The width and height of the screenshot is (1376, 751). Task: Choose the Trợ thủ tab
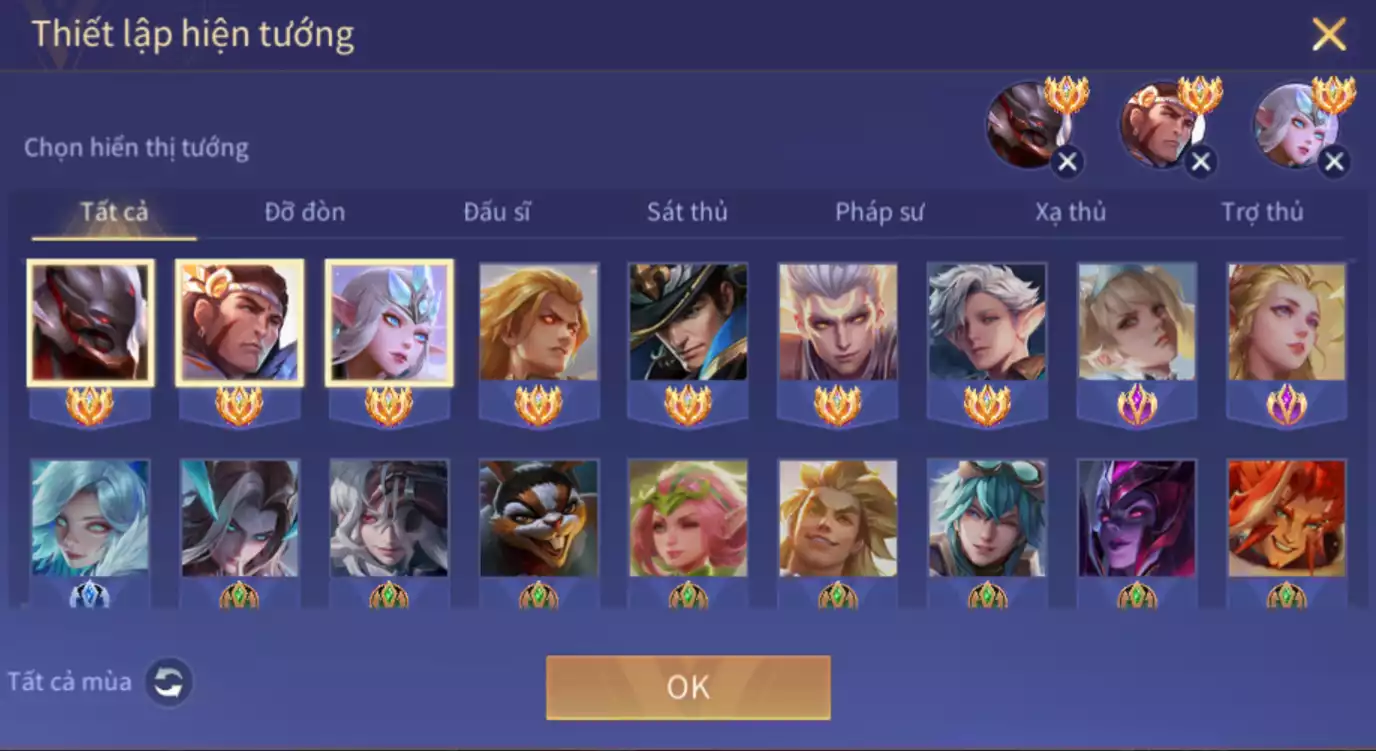[1262, 212]
